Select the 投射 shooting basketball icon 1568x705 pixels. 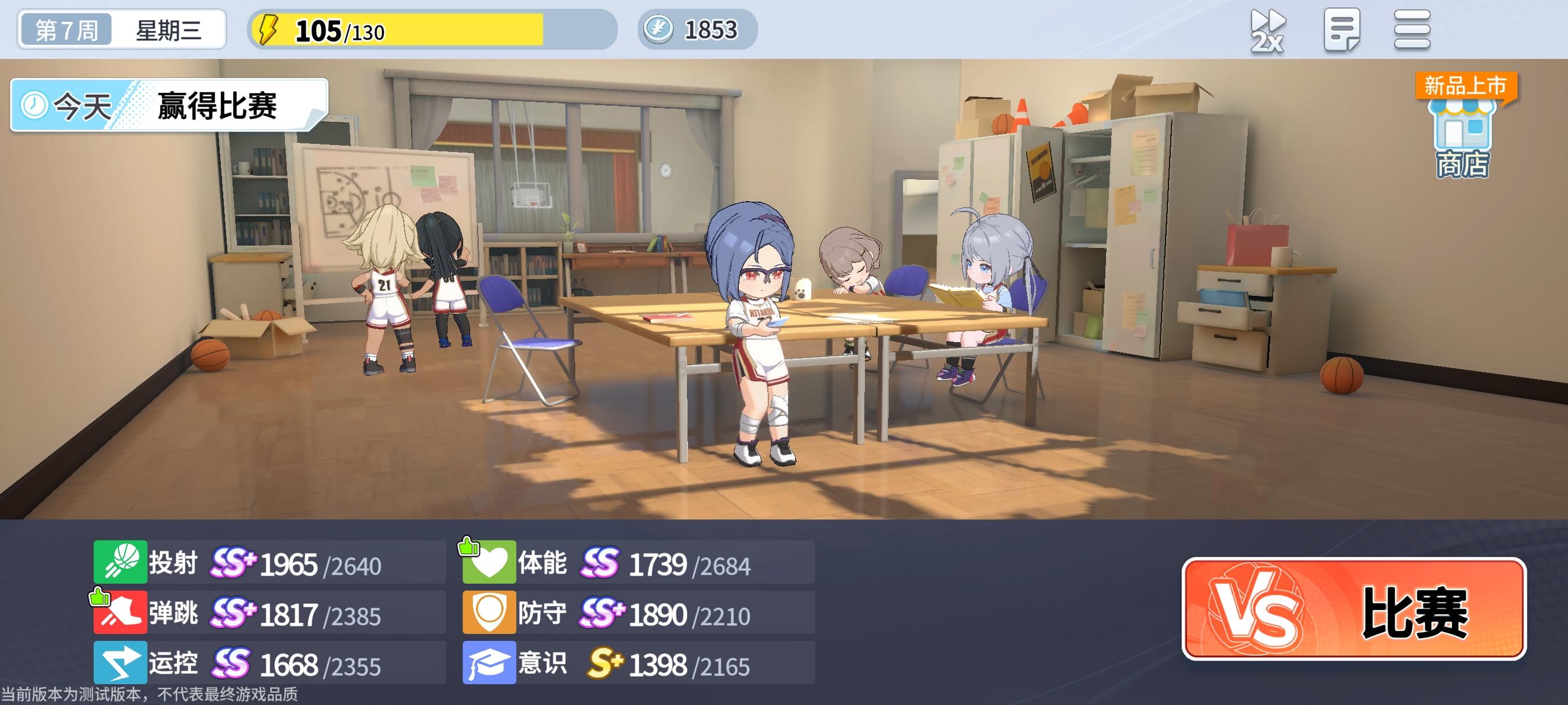pyautogui.click(x=119, y=562)
